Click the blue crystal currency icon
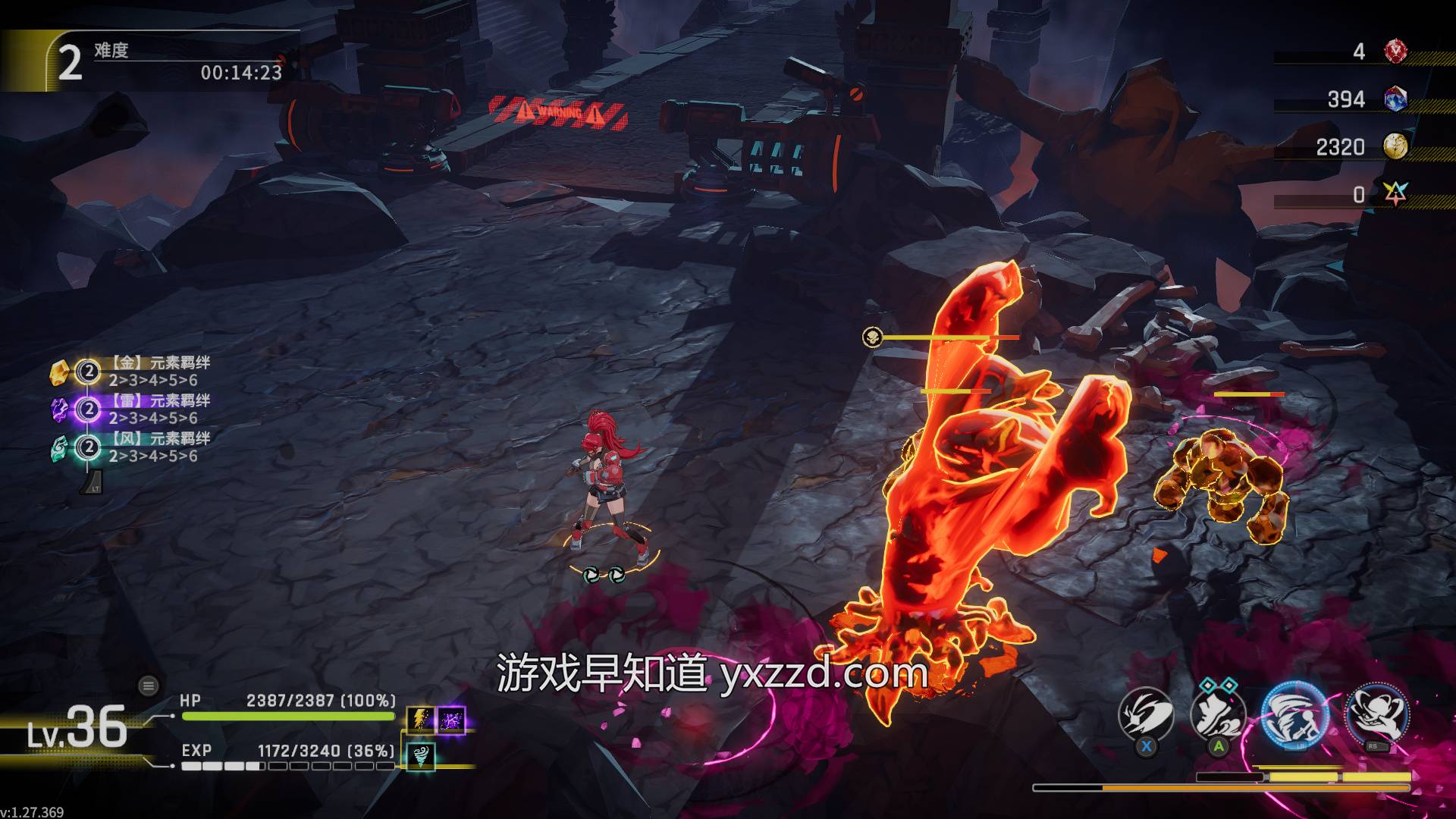The height and width of the screenshot is (819, 1456). [x=1395, y=99]
